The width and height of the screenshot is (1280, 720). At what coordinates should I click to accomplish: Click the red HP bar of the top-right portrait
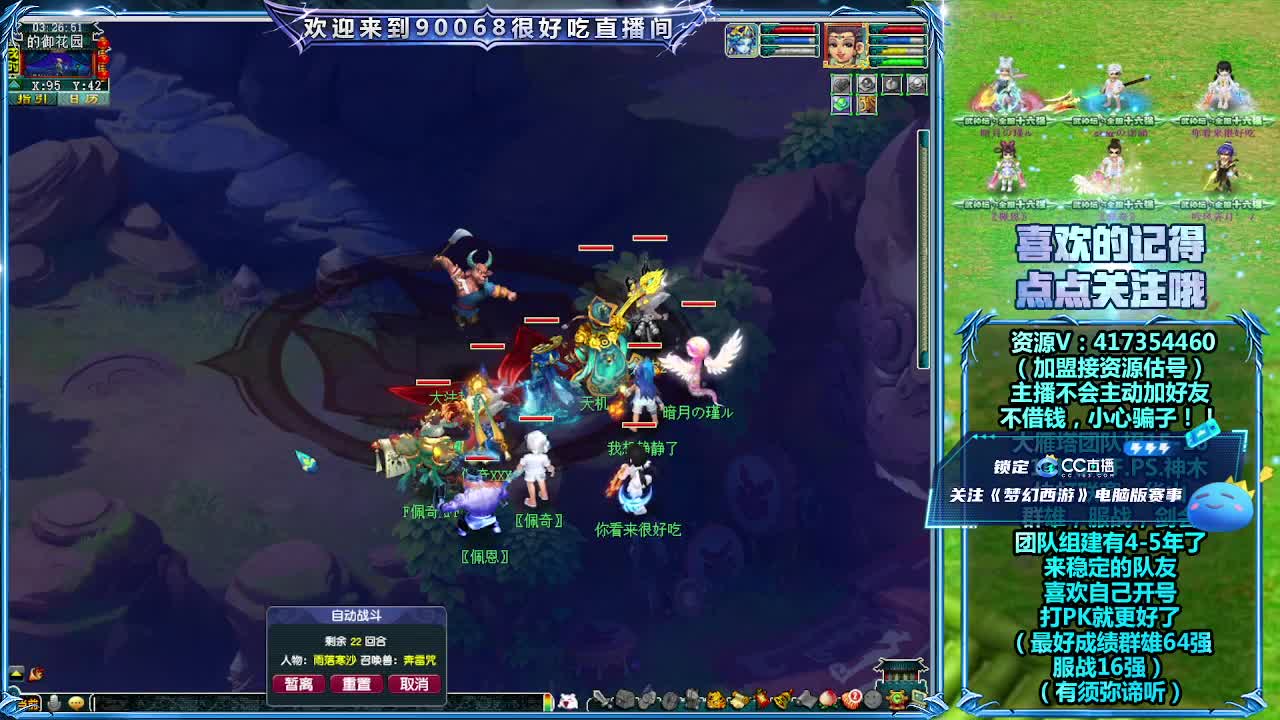point(900,29)
